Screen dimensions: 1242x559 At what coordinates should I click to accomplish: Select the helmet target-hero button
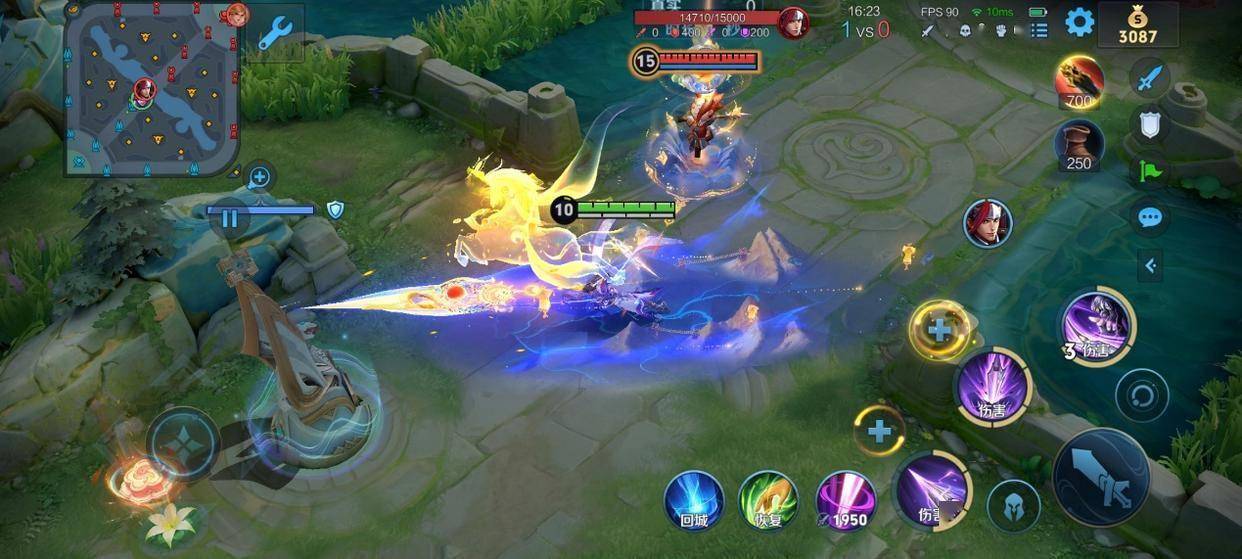pyautogui.click(x=1013, y=505)
